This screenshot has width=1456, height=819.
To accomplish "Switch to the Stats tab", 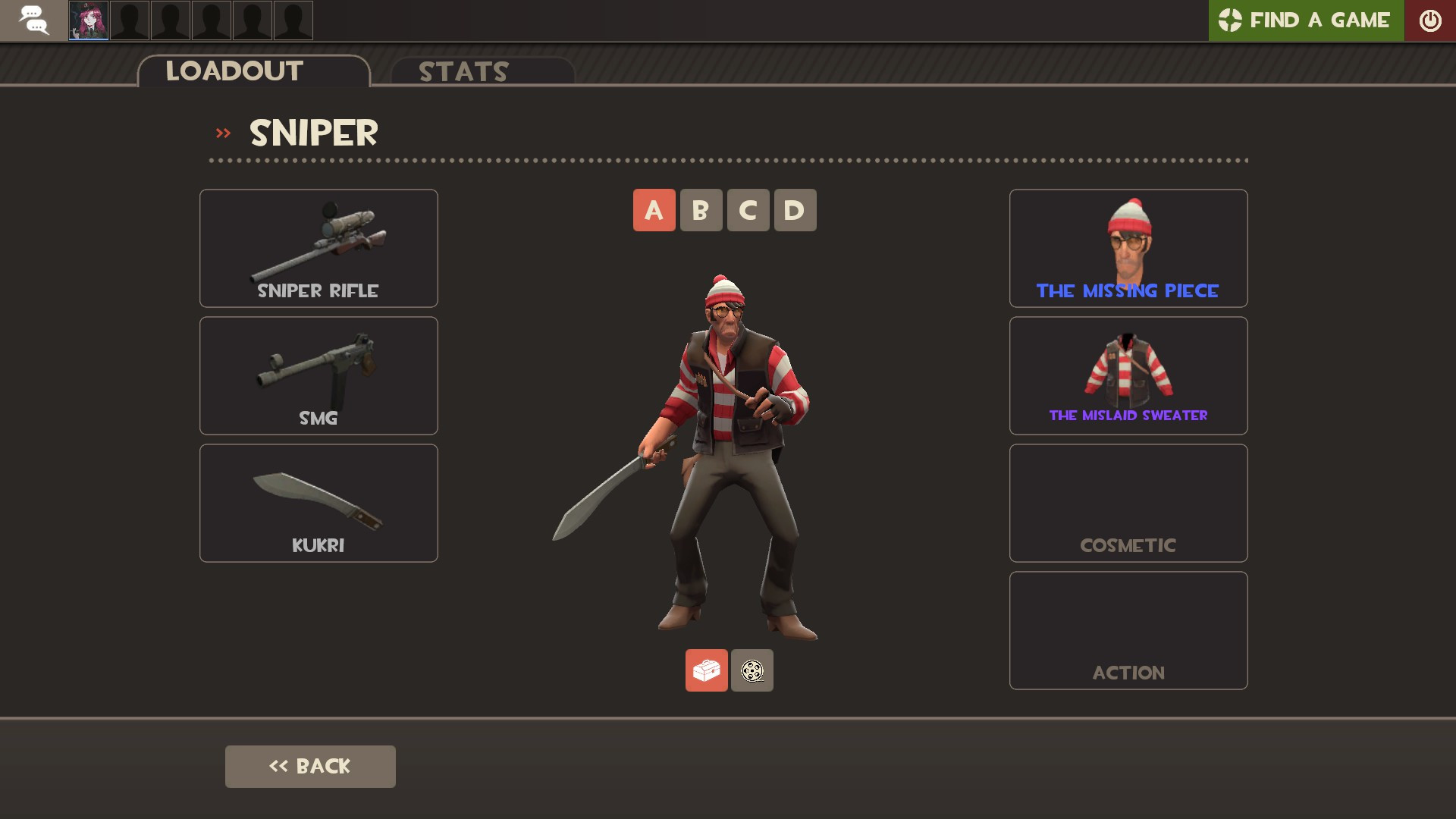I will [x=463, y=72].
